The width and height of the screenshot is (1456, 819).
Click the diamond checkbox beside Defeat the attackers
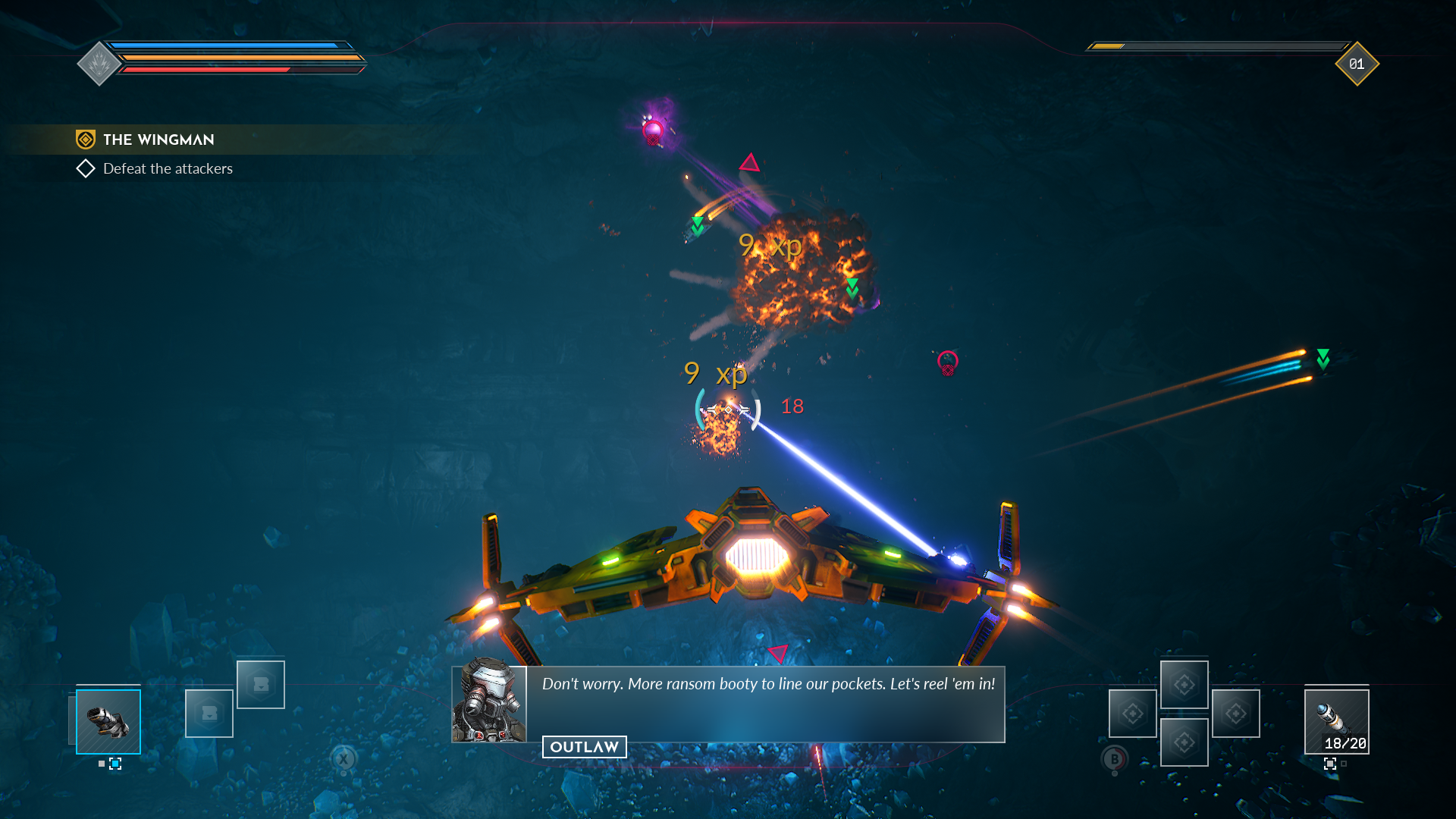coord(86,168)
